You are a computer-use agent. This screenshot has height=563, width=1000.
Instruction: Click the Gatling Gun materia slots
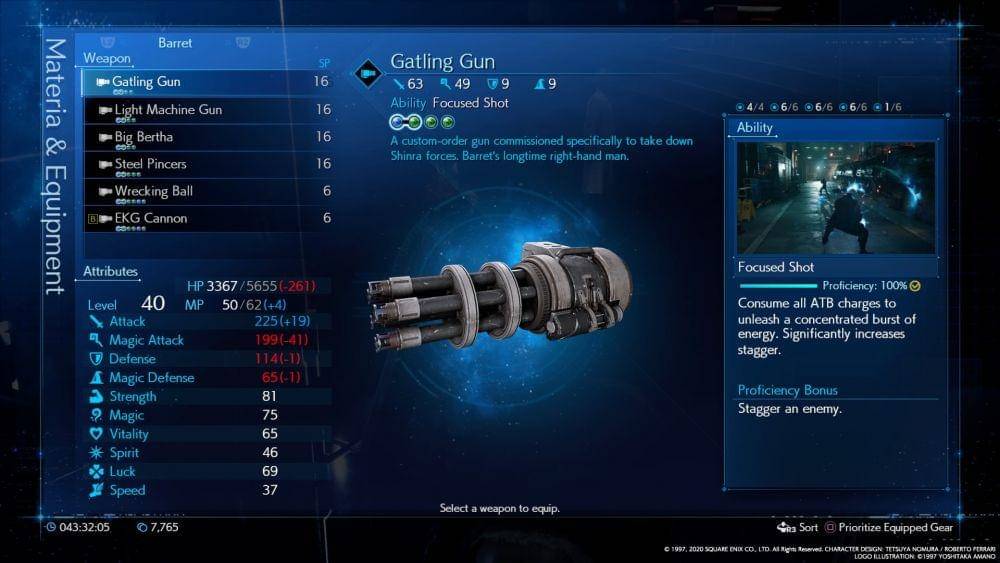point(421,122)
